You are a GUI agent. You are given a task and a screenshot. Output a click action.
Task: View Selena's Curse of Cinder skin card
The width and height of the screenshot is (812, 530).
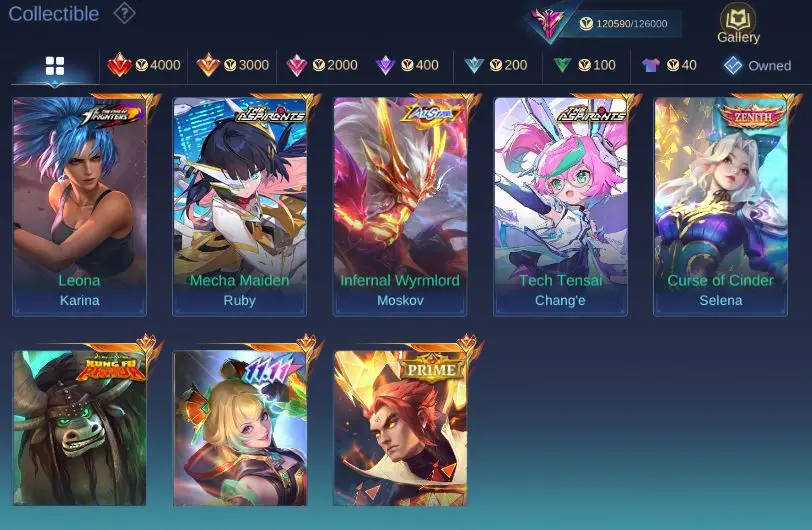point(721,205)
